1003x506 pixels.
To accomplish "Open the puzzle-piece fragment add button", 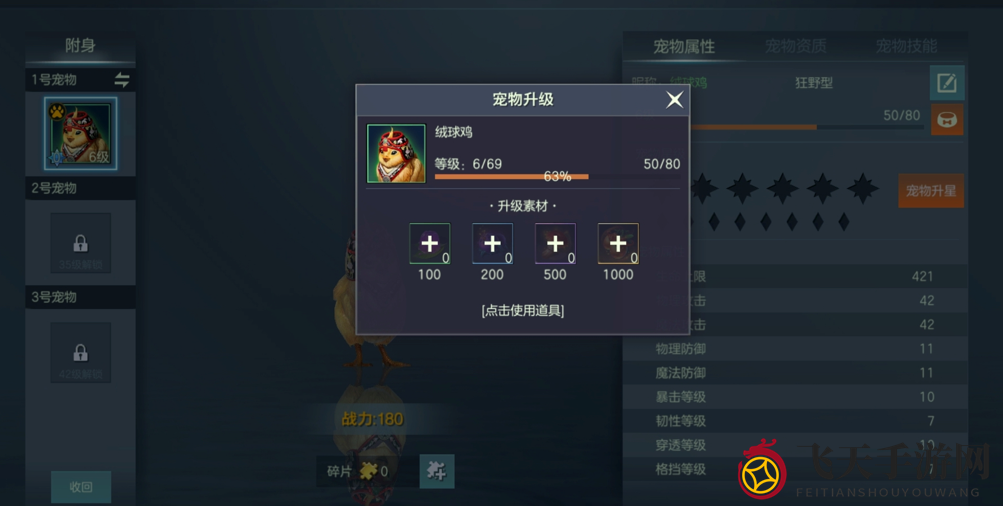I will tap(437, 470).
